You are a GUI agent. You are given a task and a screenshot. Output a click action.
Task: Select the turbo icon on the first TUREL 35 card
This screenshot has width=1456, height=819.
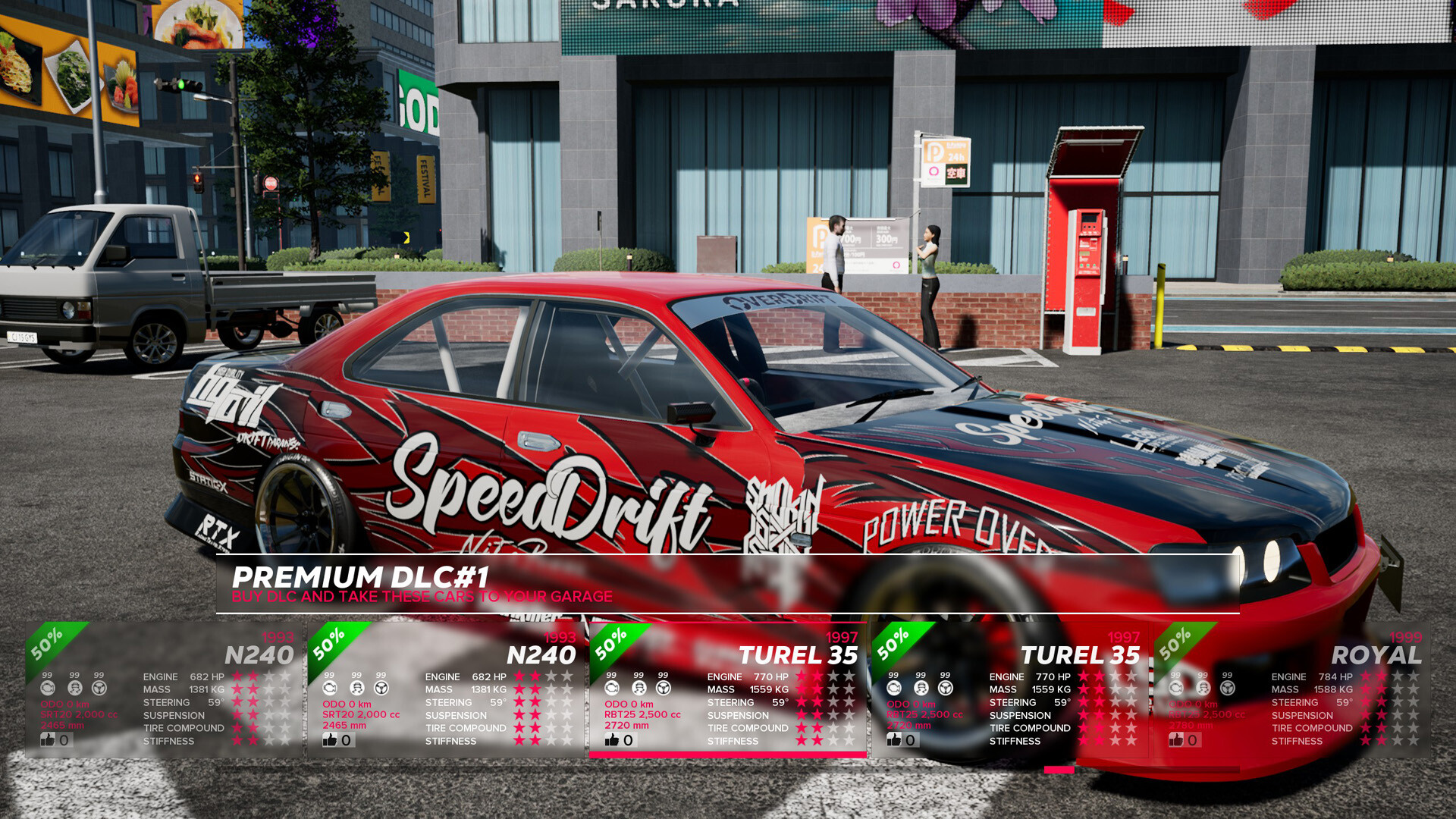pyautogui.click(x=611, y=689)
